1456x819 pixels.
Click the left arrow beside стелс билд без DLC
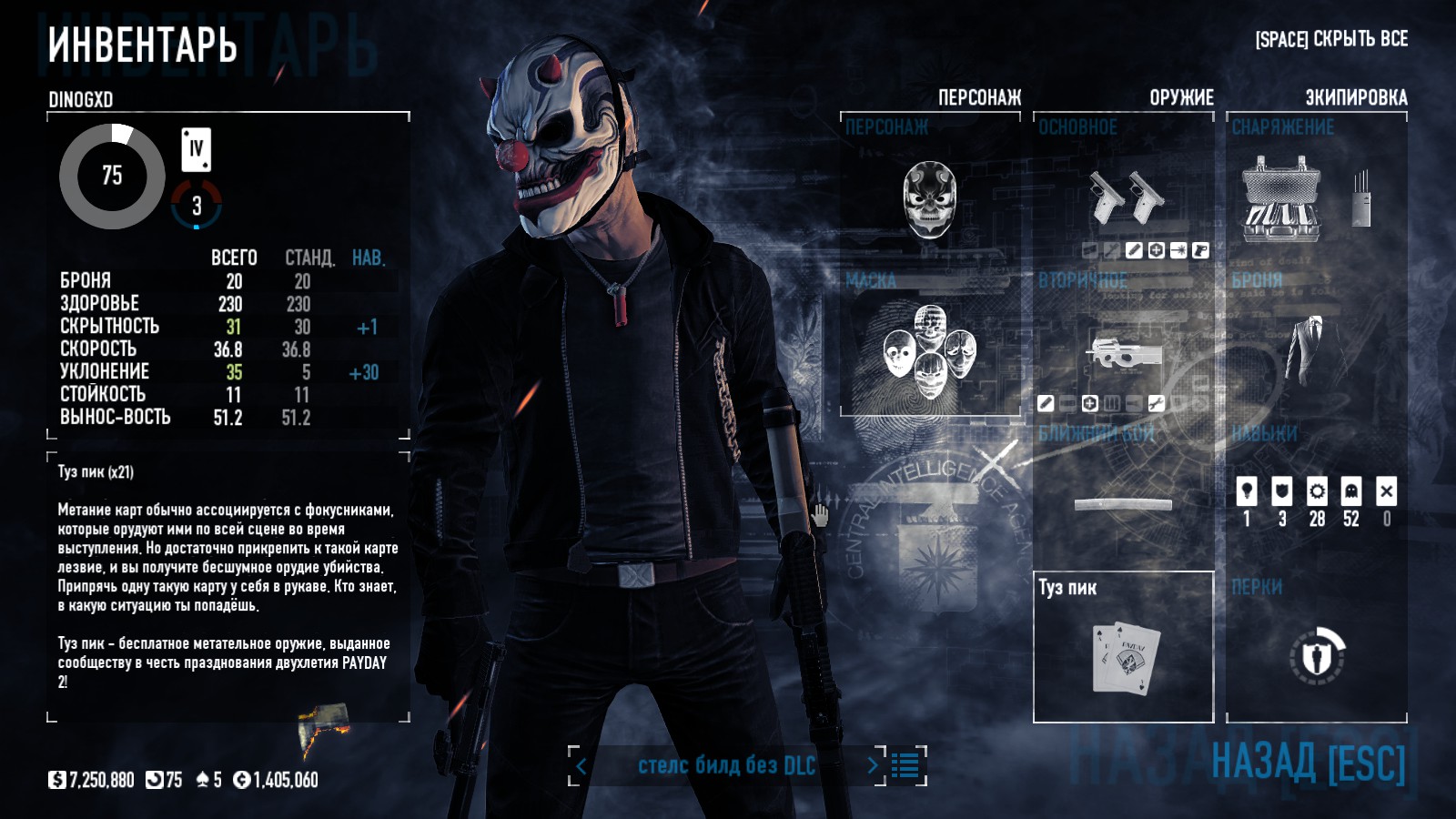pyautogui.click(x=581, y=767)
